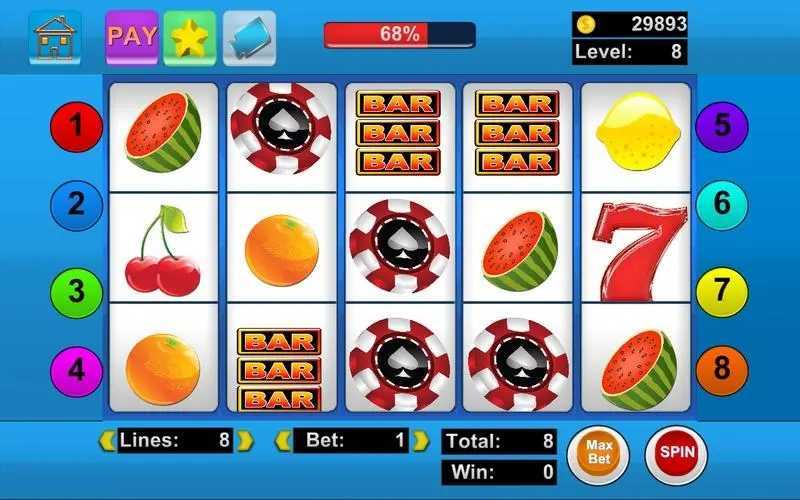Select payline 1 red circle

click(77, 126)
